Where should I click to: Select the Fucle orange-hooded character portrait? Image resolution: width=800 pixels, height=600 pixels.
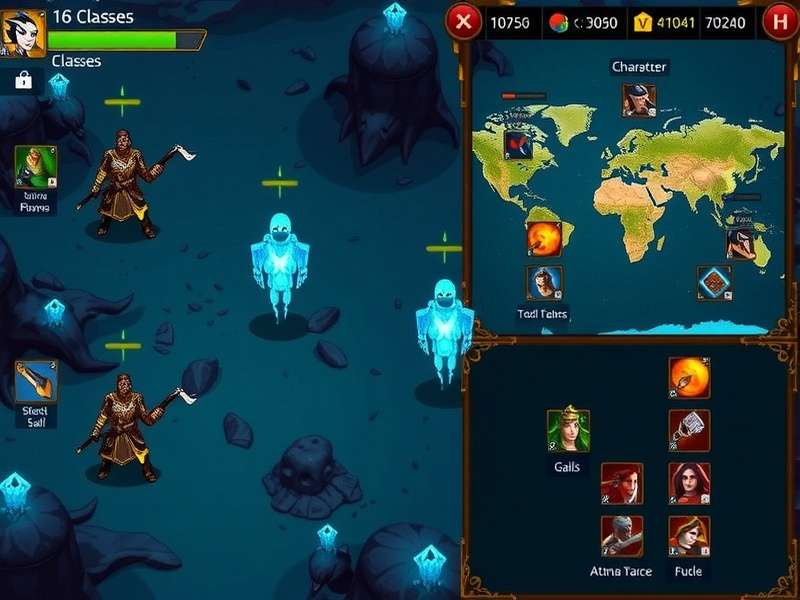(689, 536)
